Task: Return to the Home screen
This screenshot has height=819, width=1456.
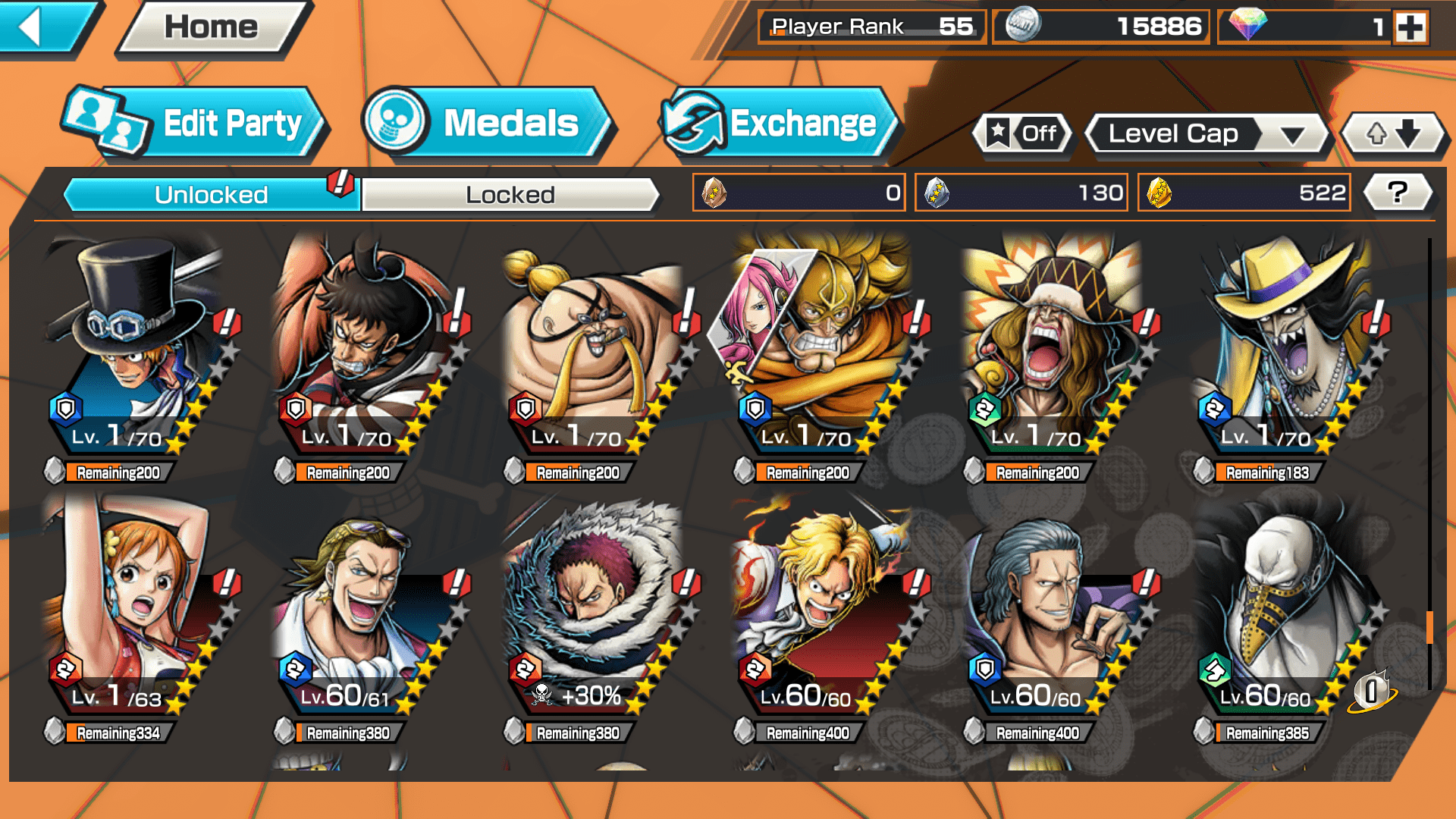Action: click(x=212, y=27)
